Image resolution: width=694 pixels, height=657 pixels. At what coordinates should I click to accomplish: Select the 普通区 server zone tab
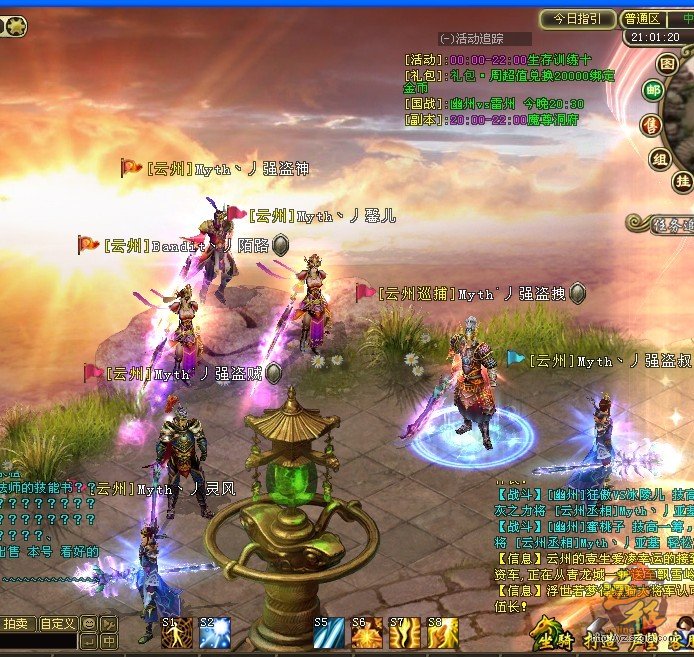pos(641,18)
